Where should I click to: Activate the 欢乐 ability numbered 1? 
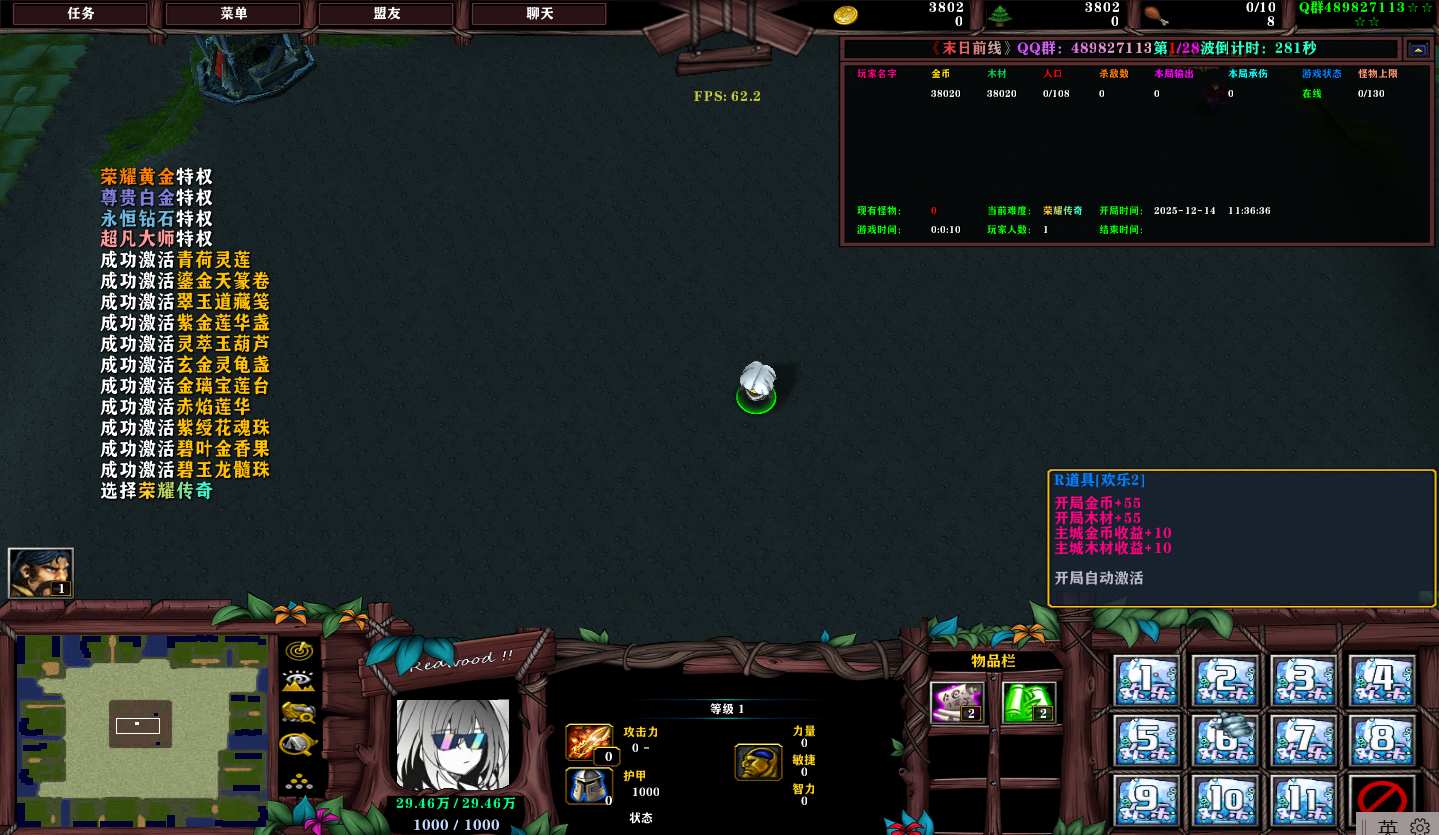(x=1146, y=680)
